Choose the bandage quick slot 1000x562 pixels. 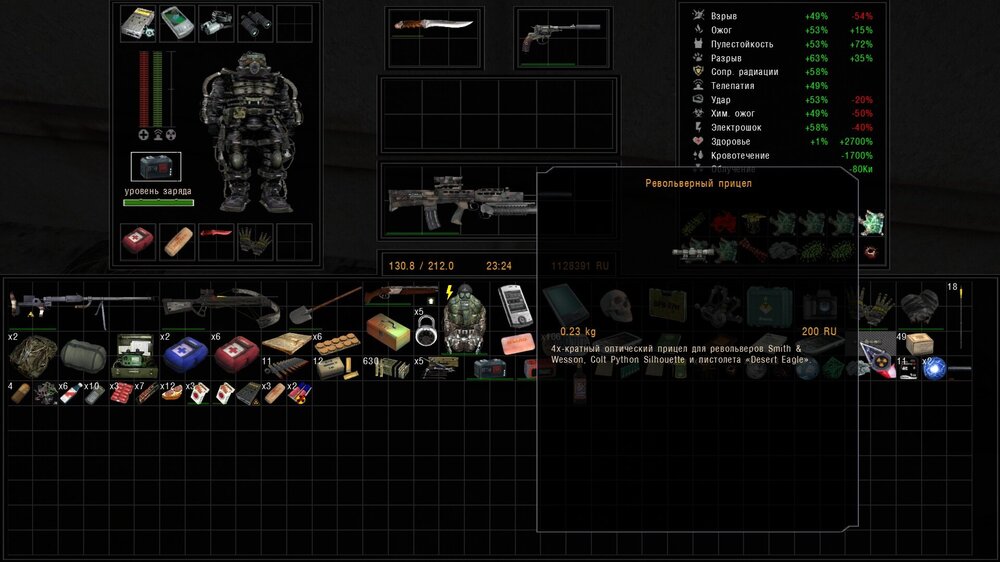click(x=177, y=241)
